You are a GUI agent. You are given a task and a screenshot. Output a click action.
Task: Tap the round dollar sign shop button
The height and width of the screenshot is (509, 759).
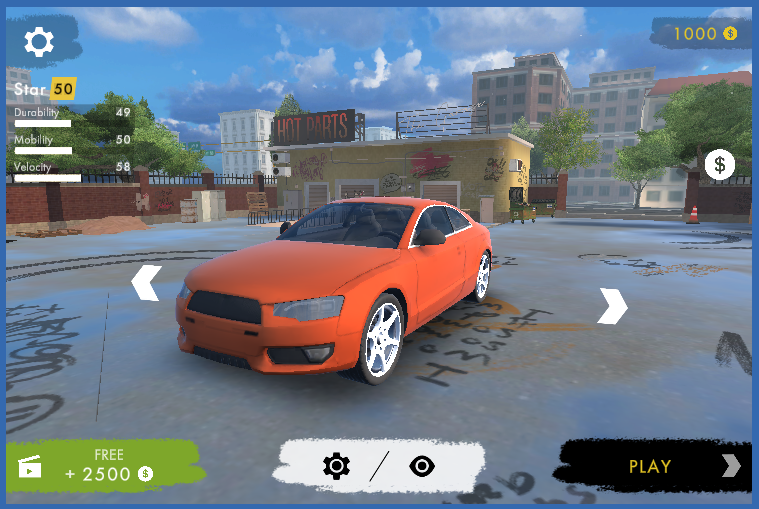click(719, 165)
